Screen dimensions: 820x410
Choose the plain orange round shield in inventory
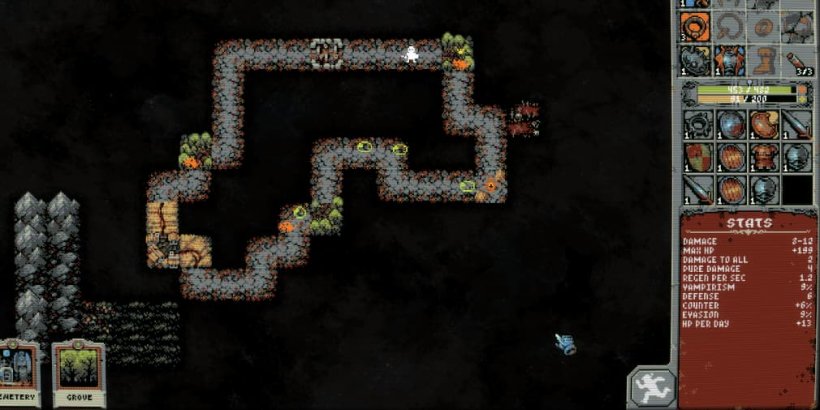pyautogui.click(x=732, y=157)
